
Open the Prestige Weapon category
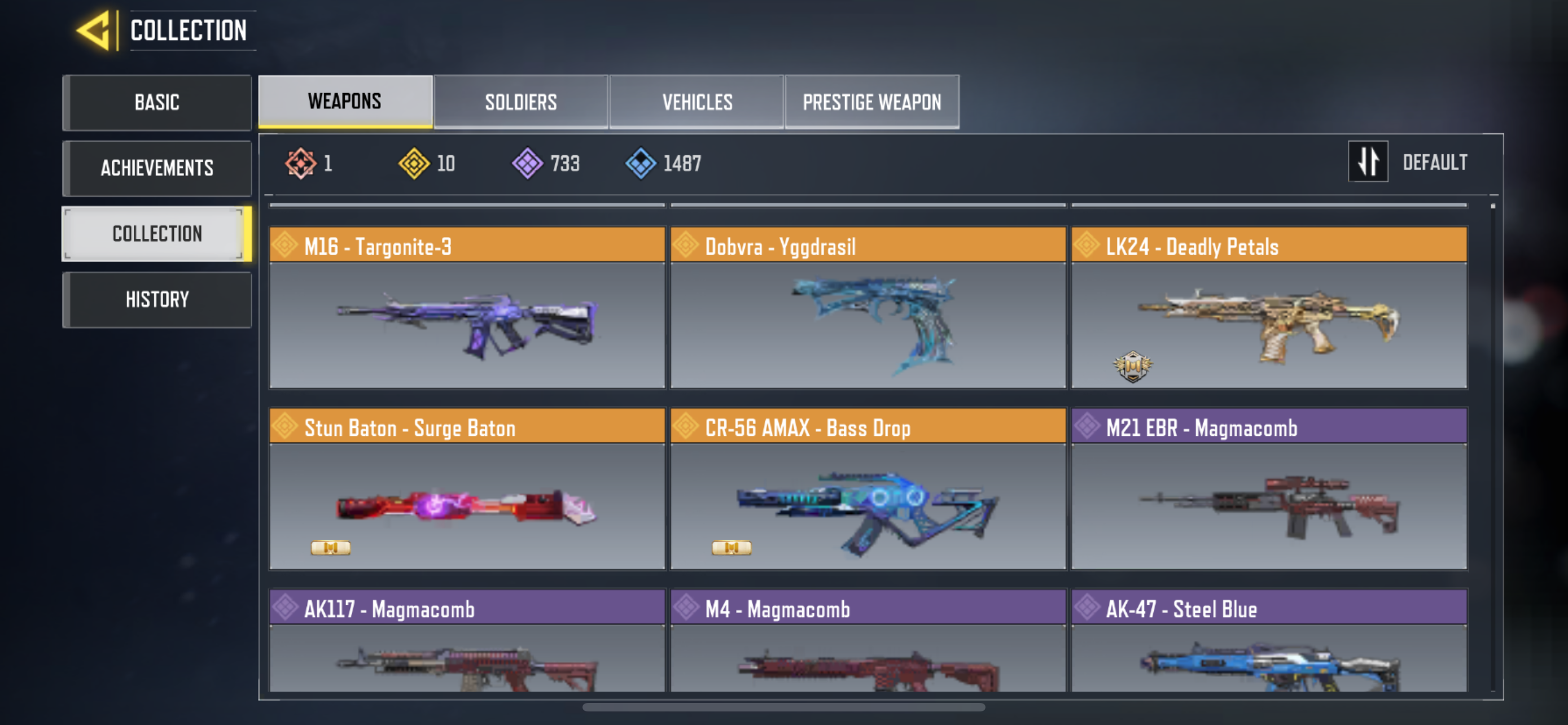click(x=871, y=102)
